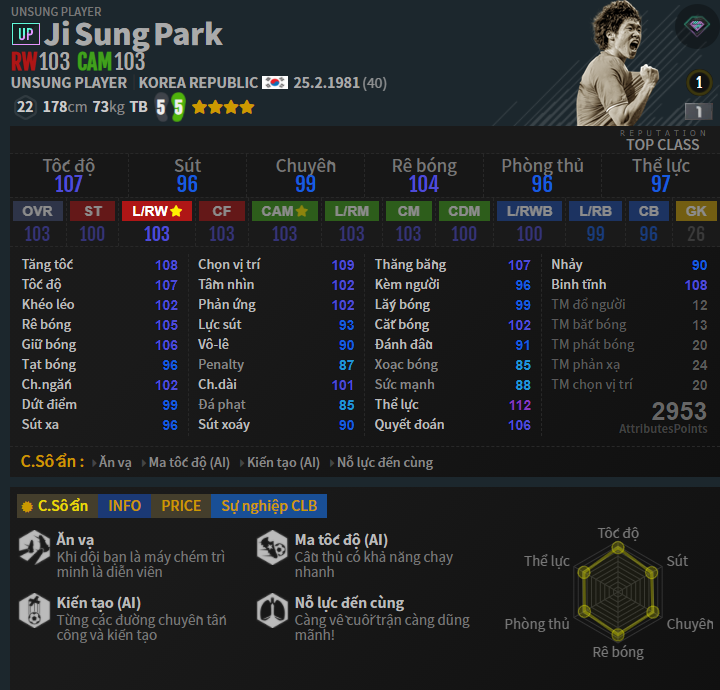Show the Sự nghiệp CLB tab

point(269,506)
